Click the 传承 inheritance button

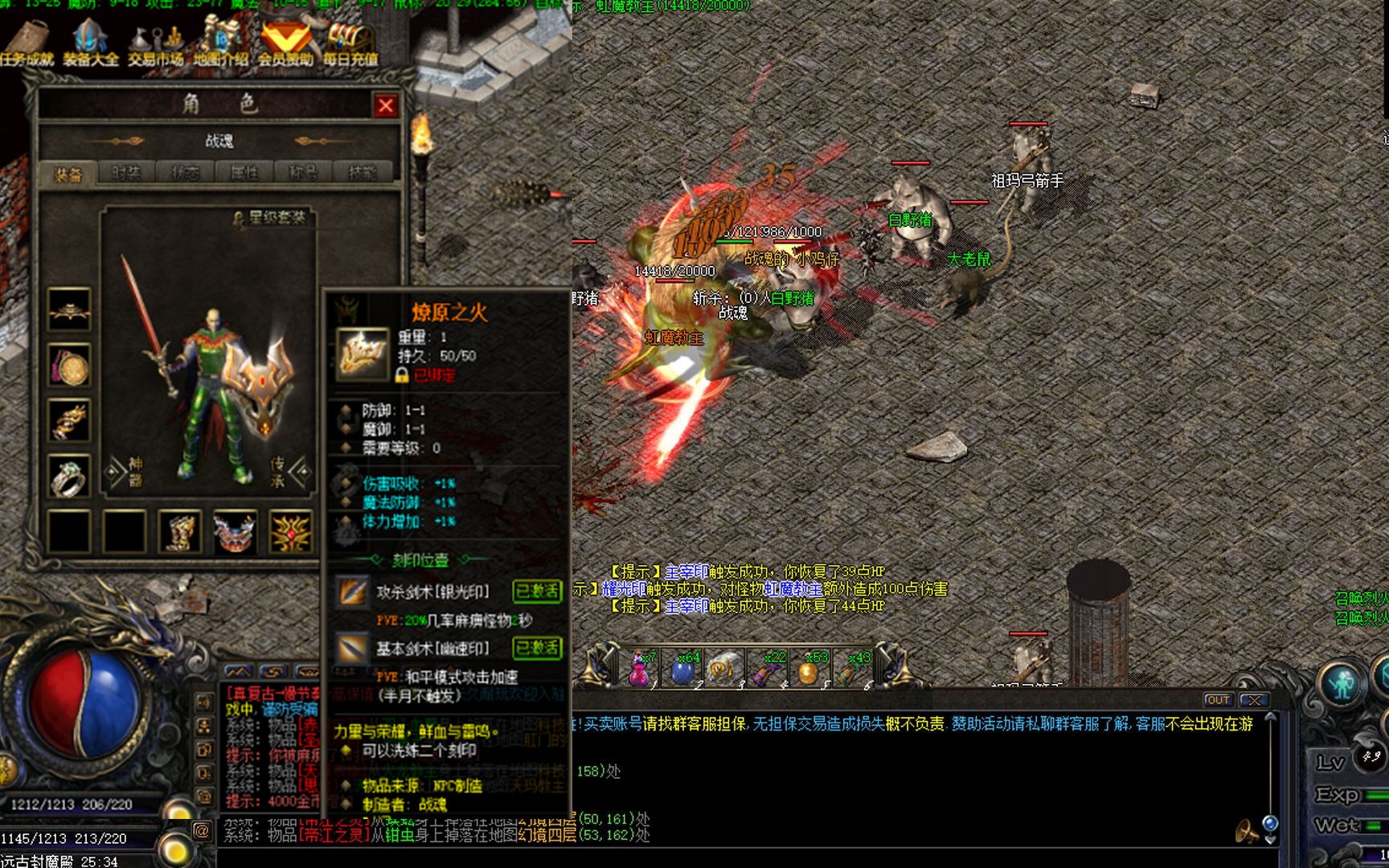tap(279, 472)
